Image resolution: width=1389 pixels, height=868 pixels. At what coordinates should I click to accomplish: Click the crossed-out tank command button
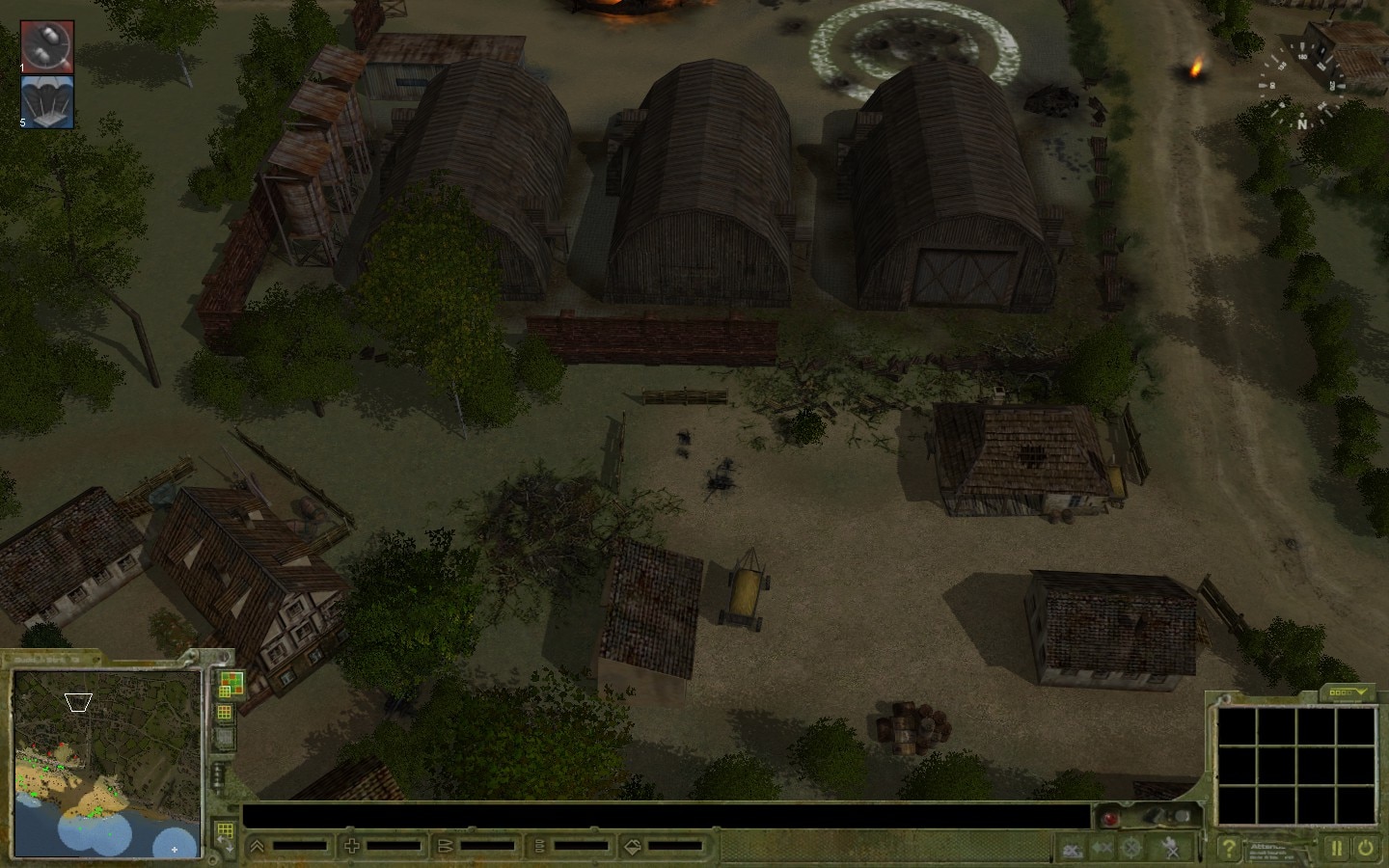pyautogui.click(x=1072, y=849)
